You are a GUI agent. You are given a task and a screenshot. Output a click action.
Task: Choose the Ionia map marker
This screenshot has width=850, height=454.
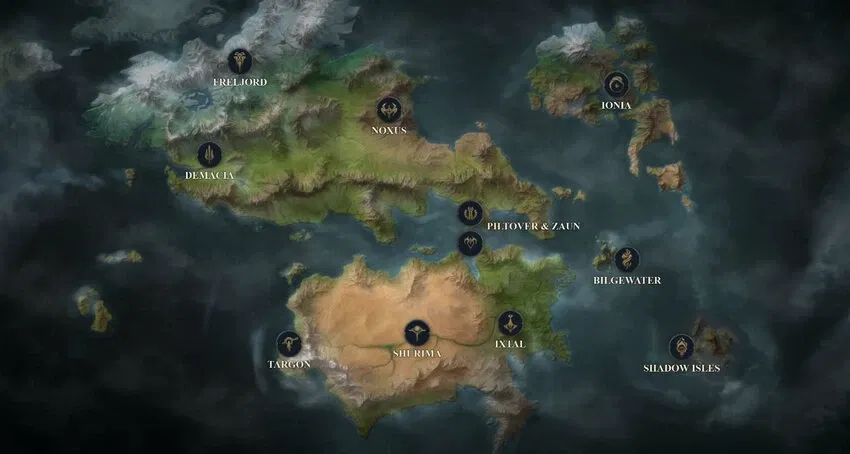tap(615, 85)
